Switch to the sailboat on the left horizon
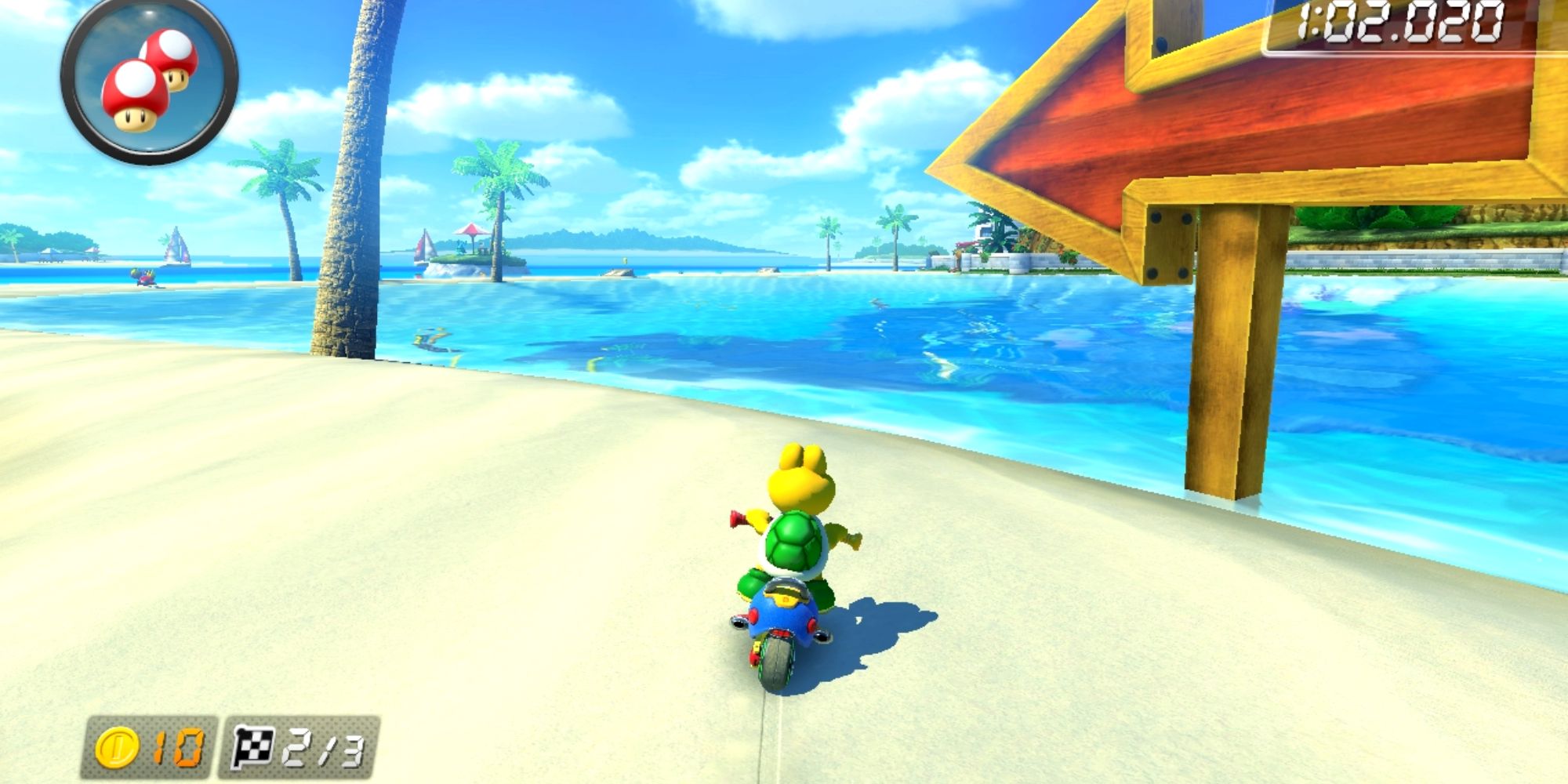The image size is (1568, 784). (x=176, y=249)
